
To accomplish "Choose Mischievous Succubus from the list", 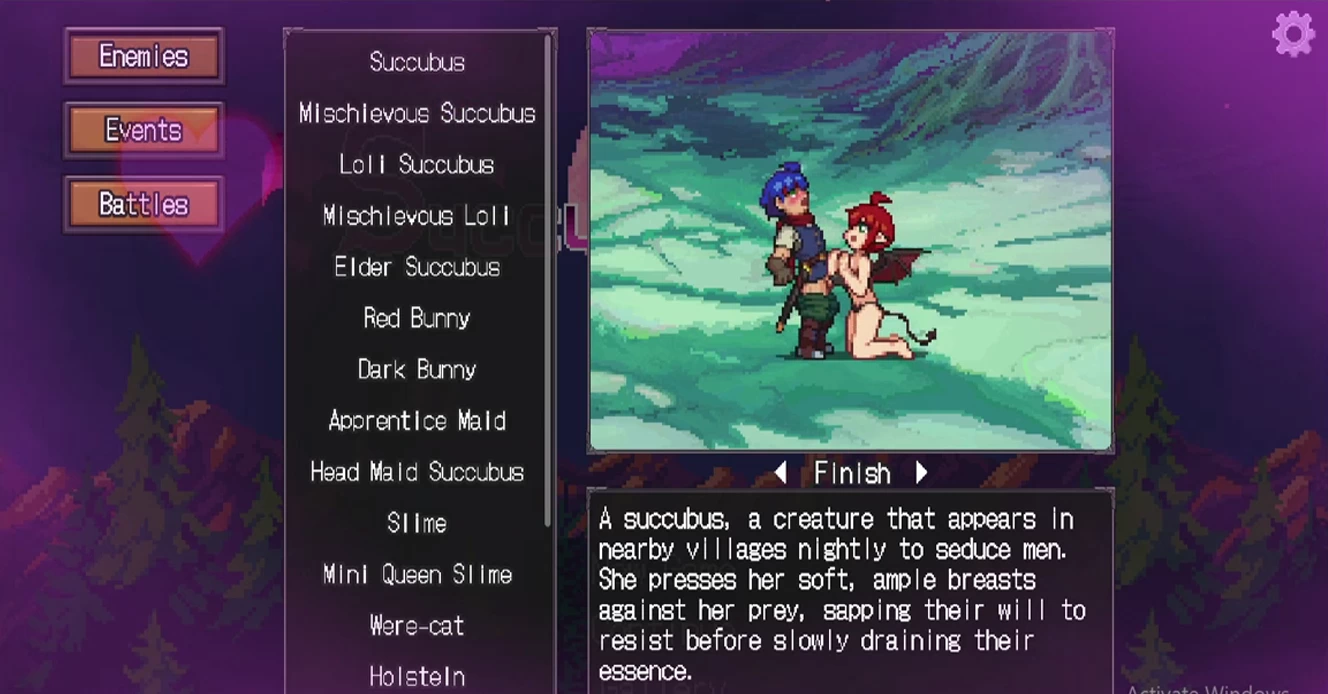I will tap(417, 113).
